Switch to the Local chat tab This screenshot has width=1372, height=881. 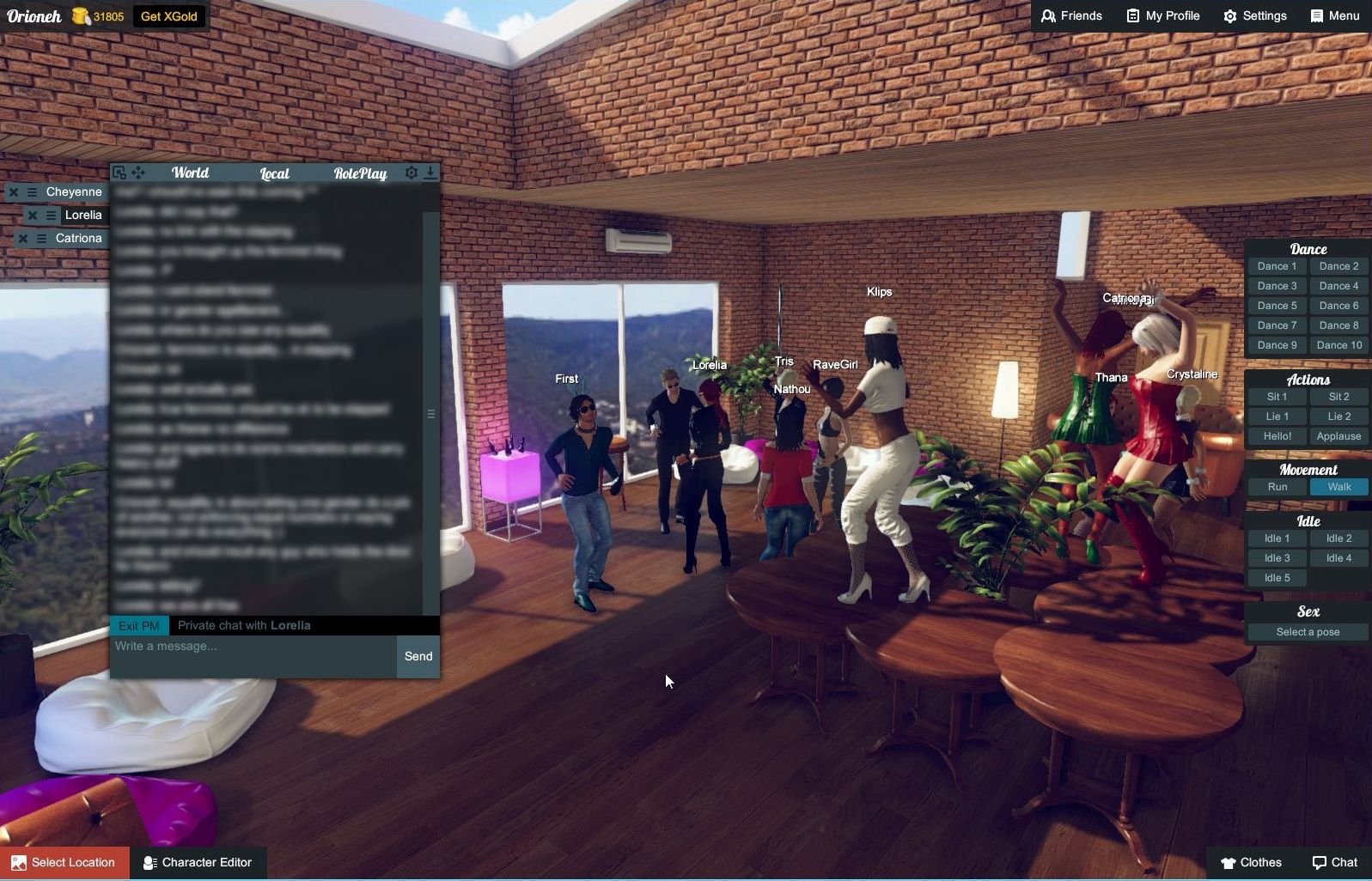point(274,173)
